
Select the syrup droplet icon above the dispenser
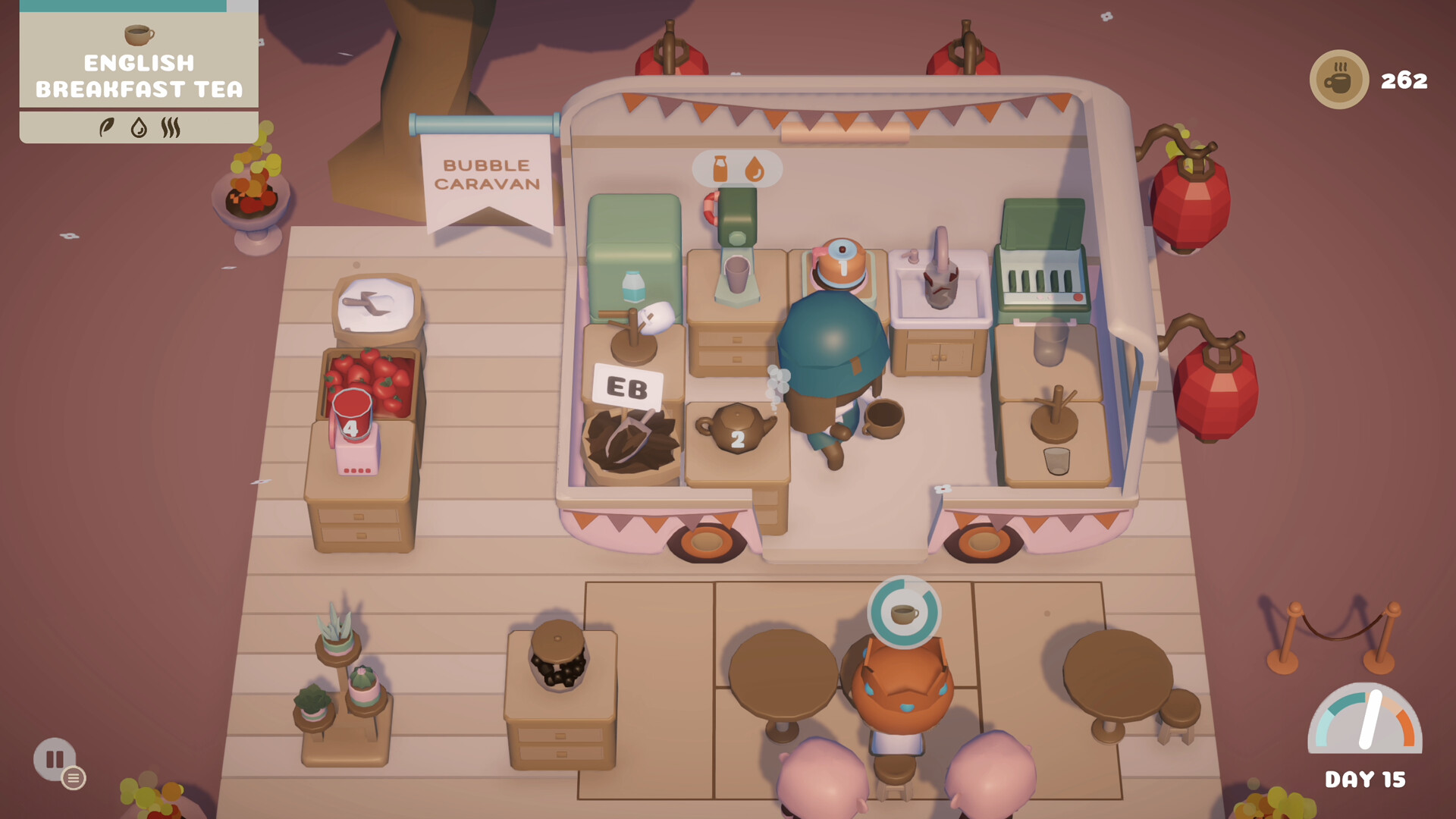tap(756, 168)
